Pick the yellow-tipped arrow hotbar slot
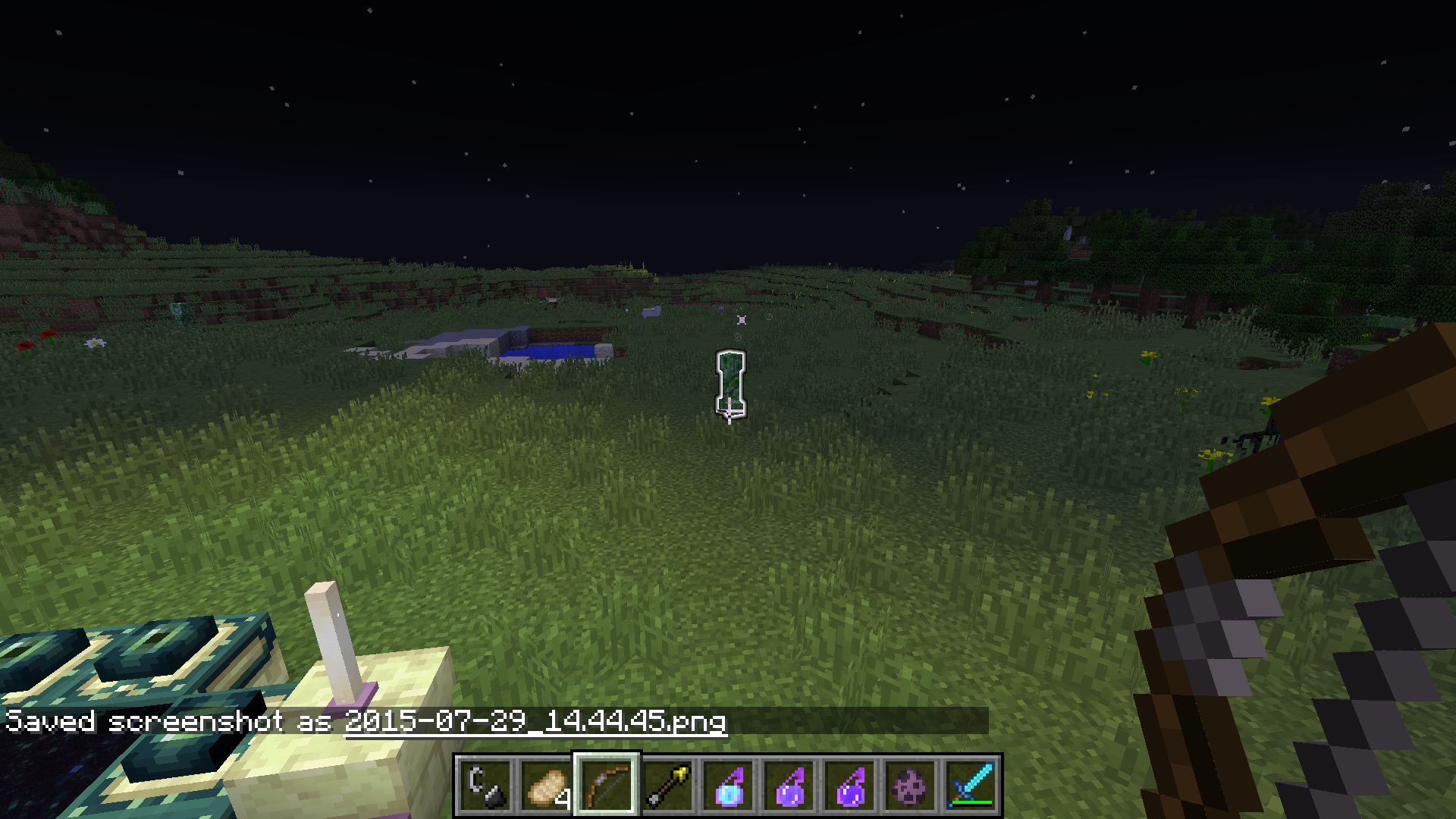The height and width of the screenshot is (819, 1456). (x=667, y=786)
